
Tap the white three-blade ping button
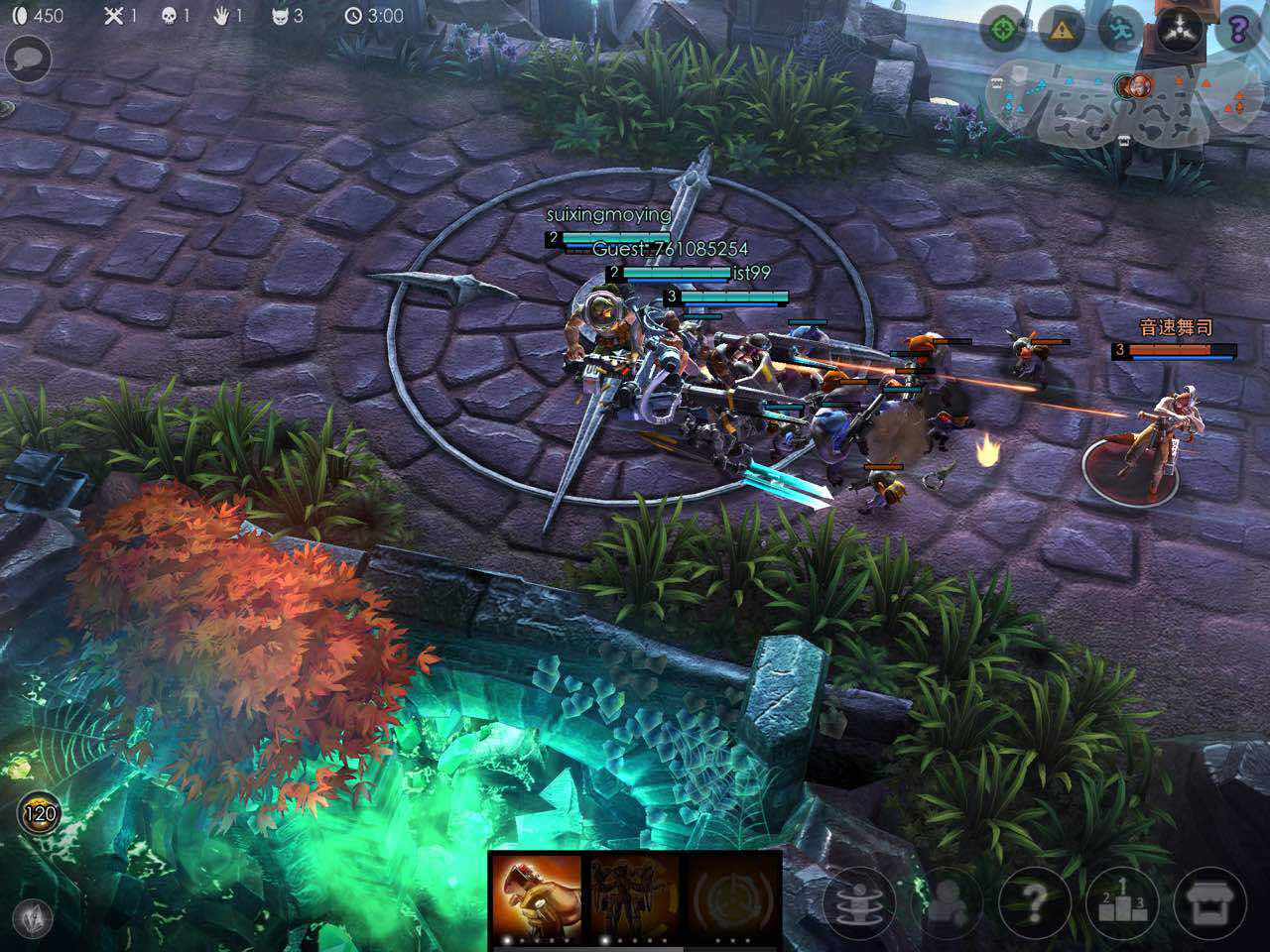tap(1181, 29)
